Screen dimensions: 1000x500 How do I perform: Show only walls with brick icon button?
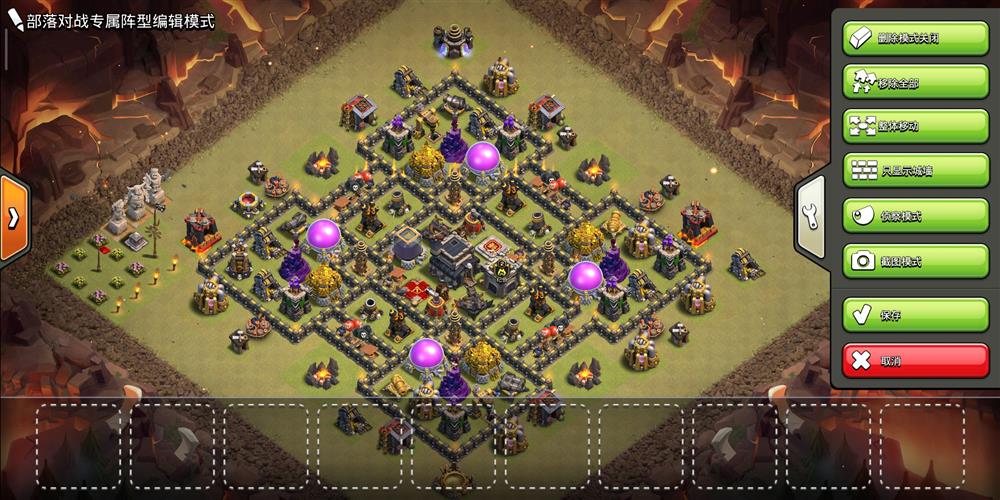(901, 170)
